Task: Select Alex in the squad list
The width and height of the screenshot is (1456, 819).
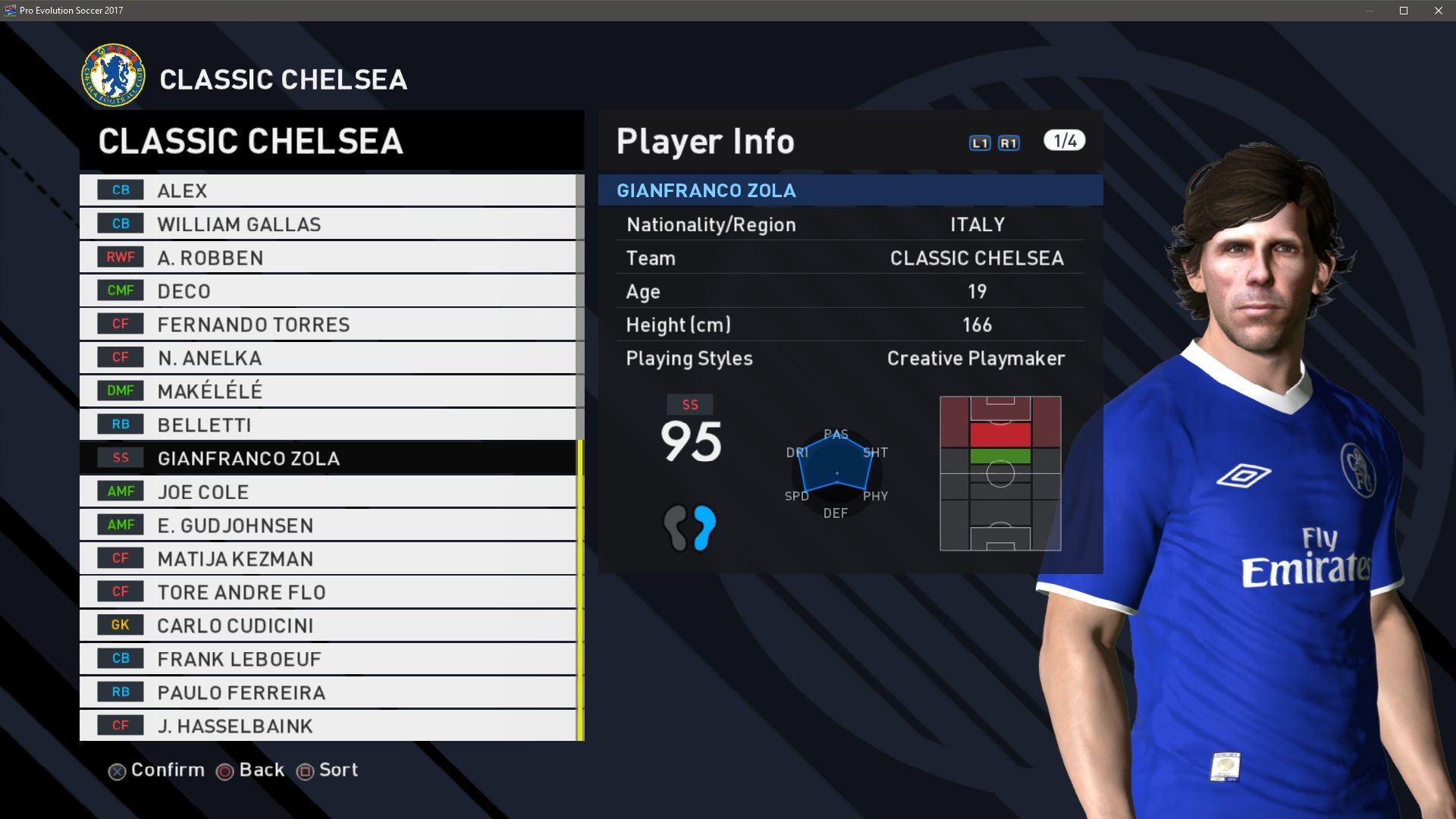Action: [328, 190]
